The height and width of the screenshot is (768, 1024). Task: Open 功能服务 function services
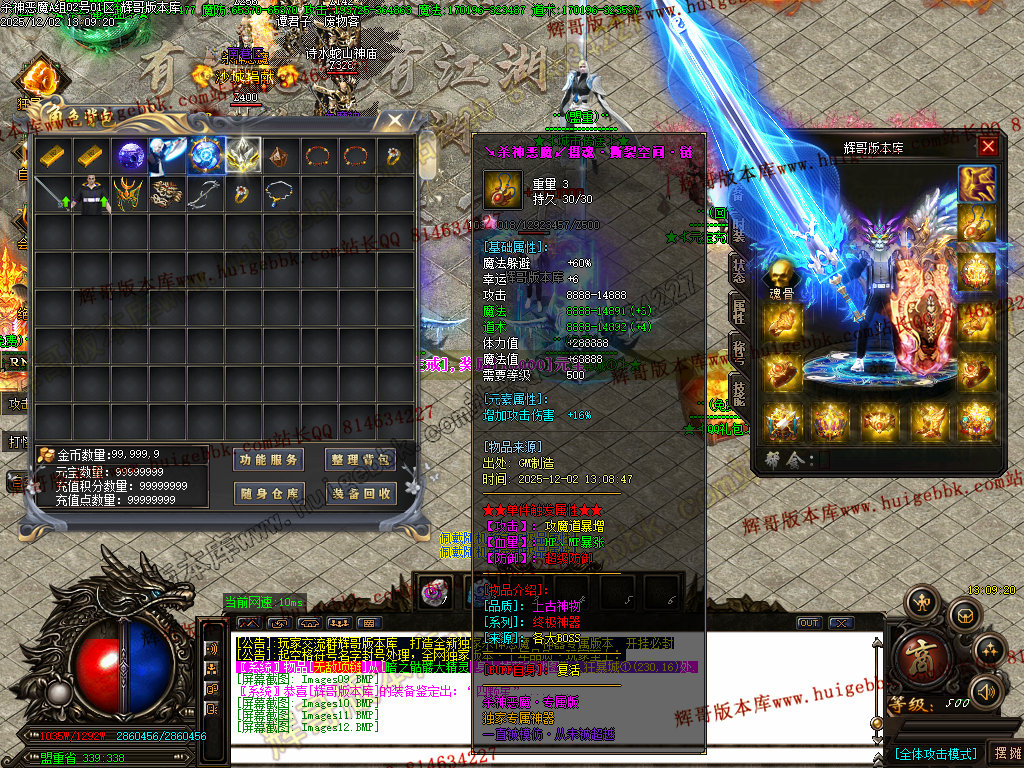(269, 460)
